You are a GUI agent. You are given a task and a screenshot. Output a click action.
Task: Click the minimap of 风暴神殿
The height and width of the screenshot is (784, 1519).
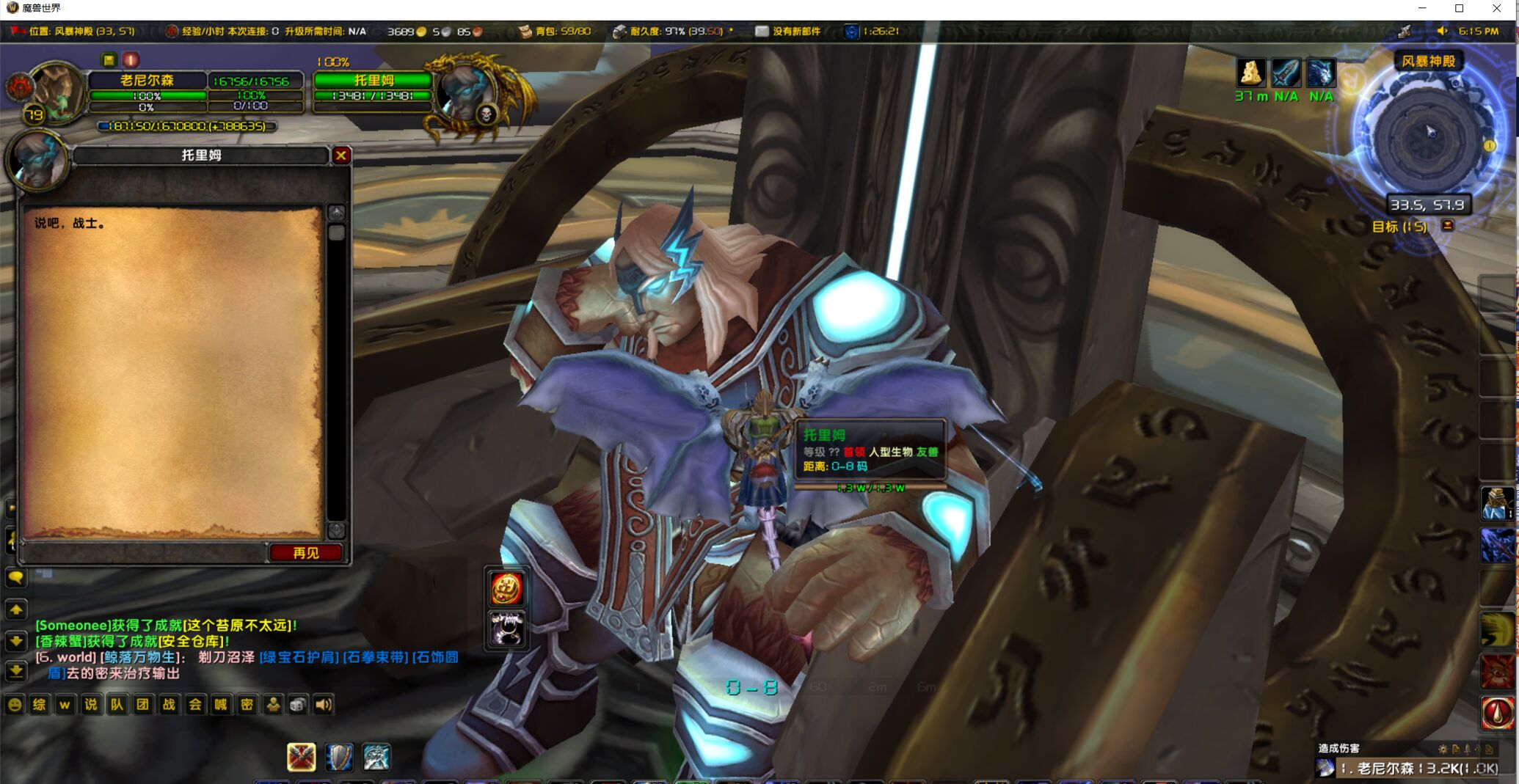coord(1426,136)
